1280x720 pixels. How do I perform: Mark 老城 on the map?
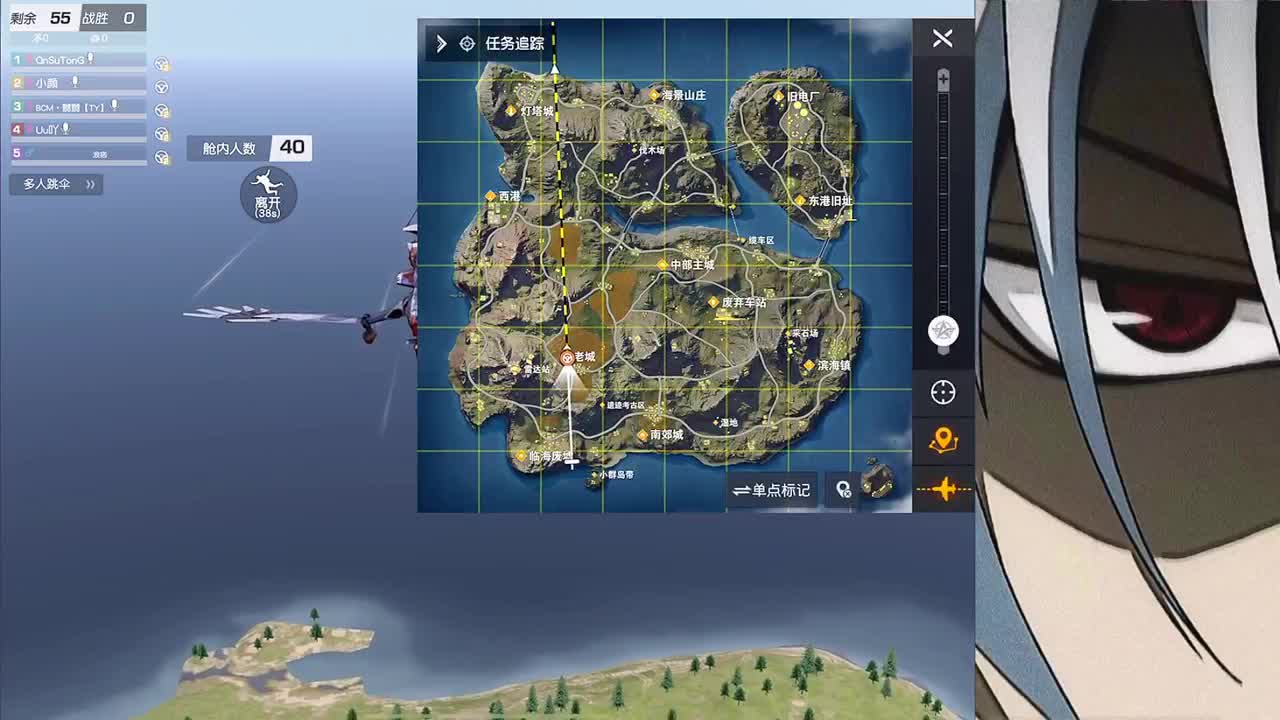click(x=569, y=355)
